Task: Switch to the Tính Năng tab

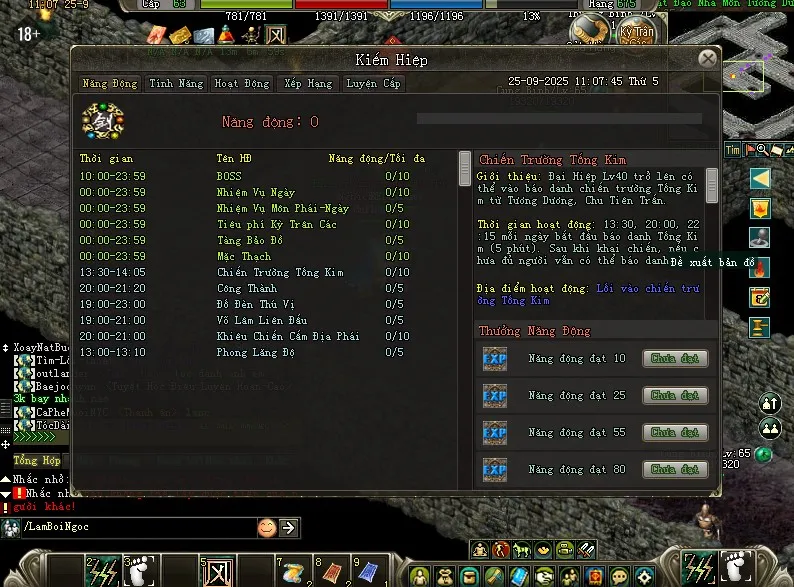Action: tap(176, 84)
